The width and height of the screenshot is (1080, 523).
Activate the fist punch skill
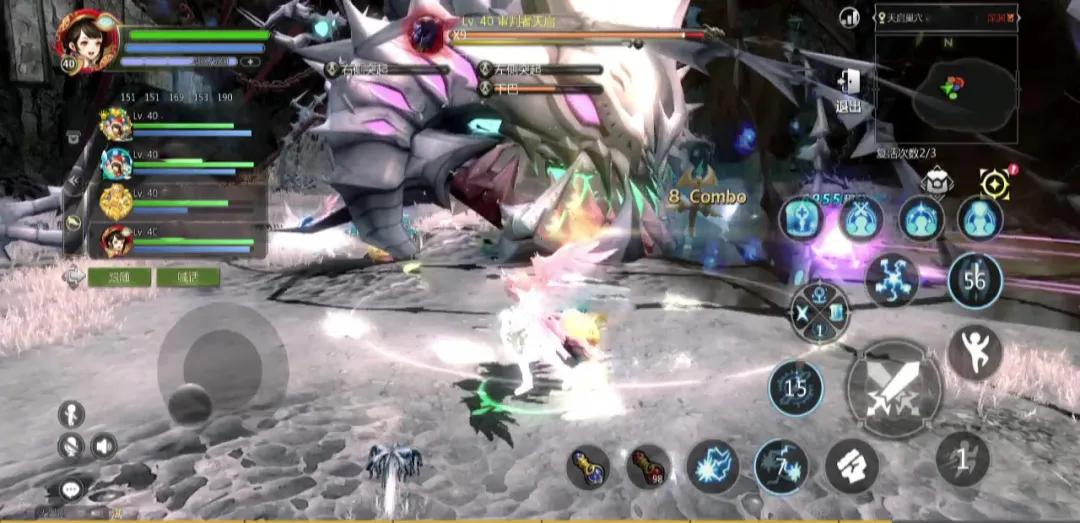tap(851, 466)
